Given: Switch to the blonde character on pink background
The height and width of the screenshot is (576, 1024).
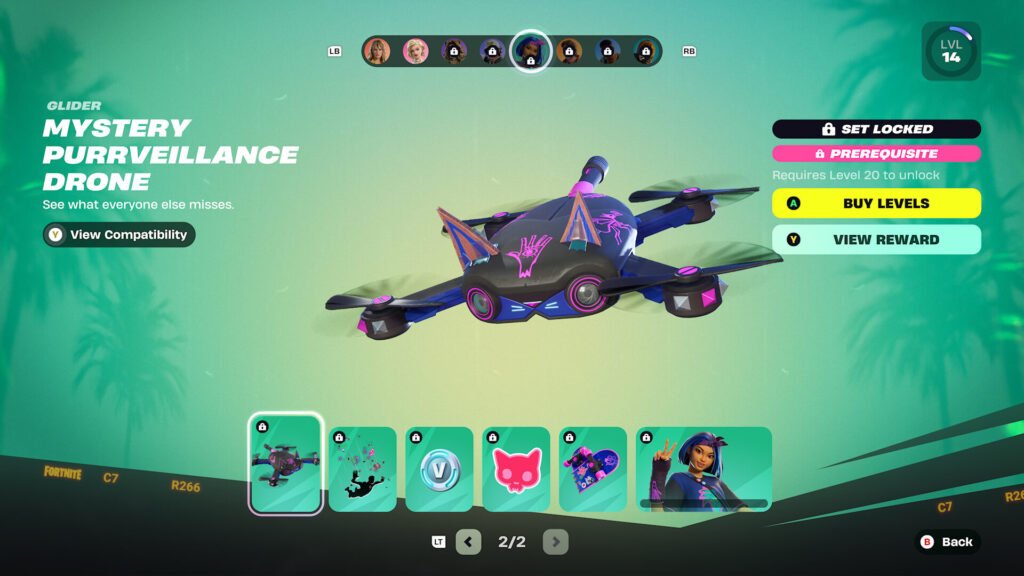Looking at the screenshot, I should 415,51.
